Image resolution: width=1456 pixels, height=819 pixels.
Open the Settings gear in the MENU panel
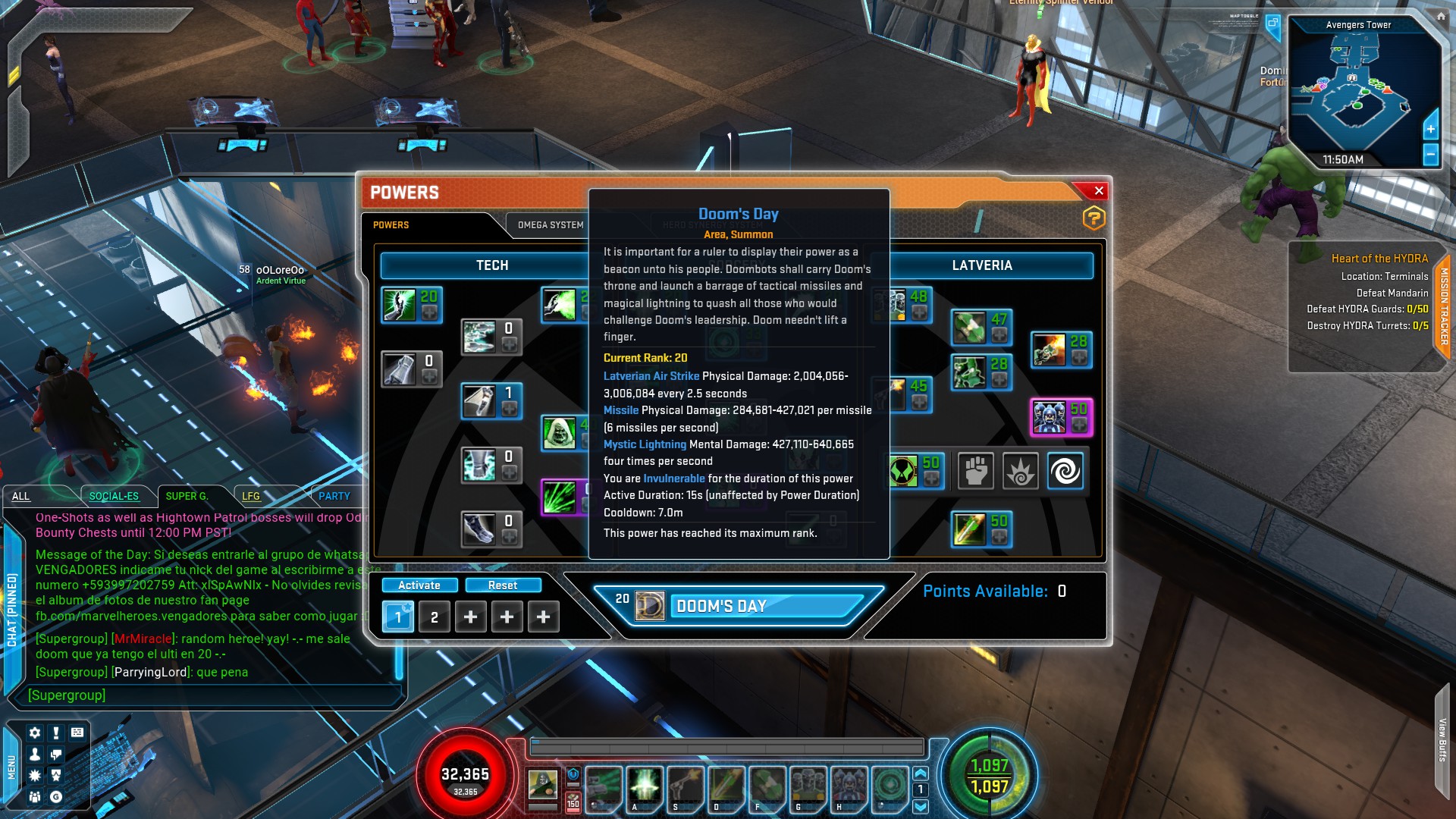pos(35,733)
